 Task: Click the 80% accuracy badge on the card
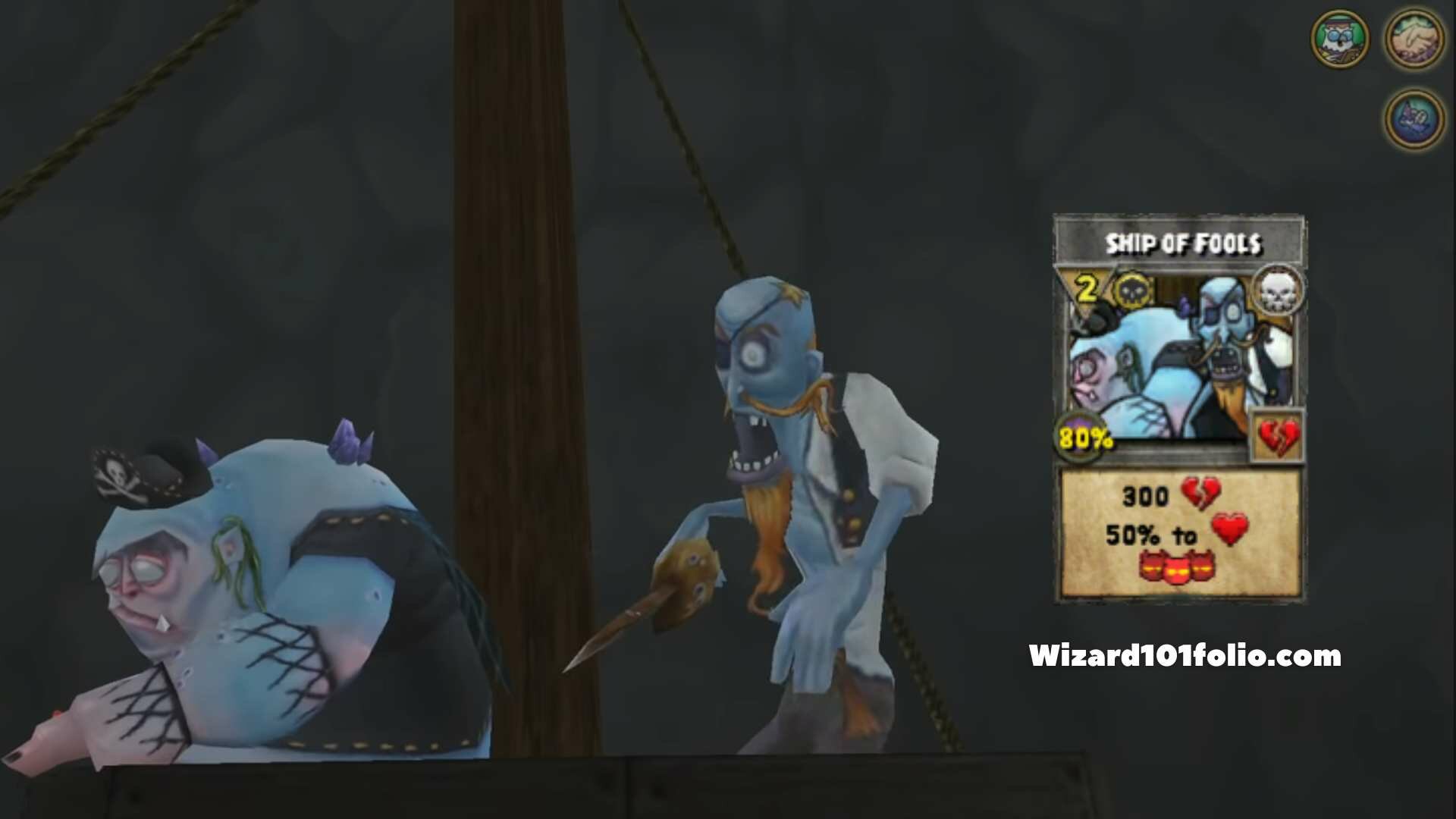(1083, 436)
